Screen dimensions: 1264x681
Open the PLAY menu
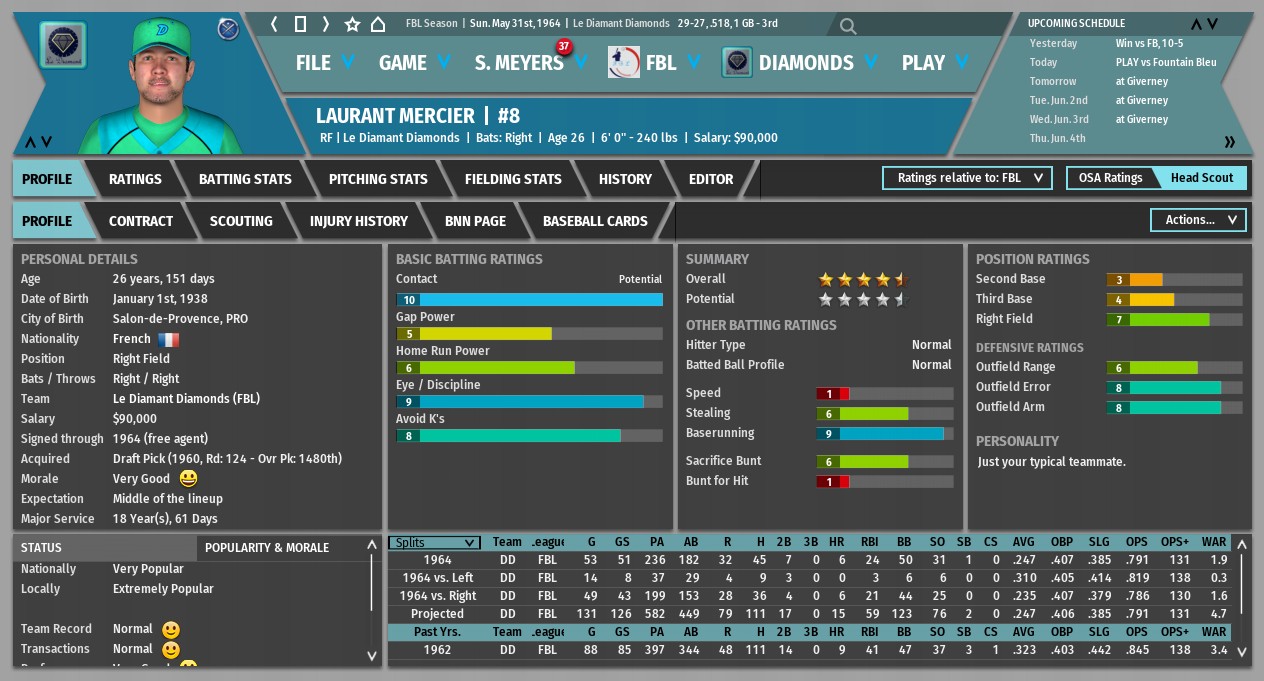935,63
